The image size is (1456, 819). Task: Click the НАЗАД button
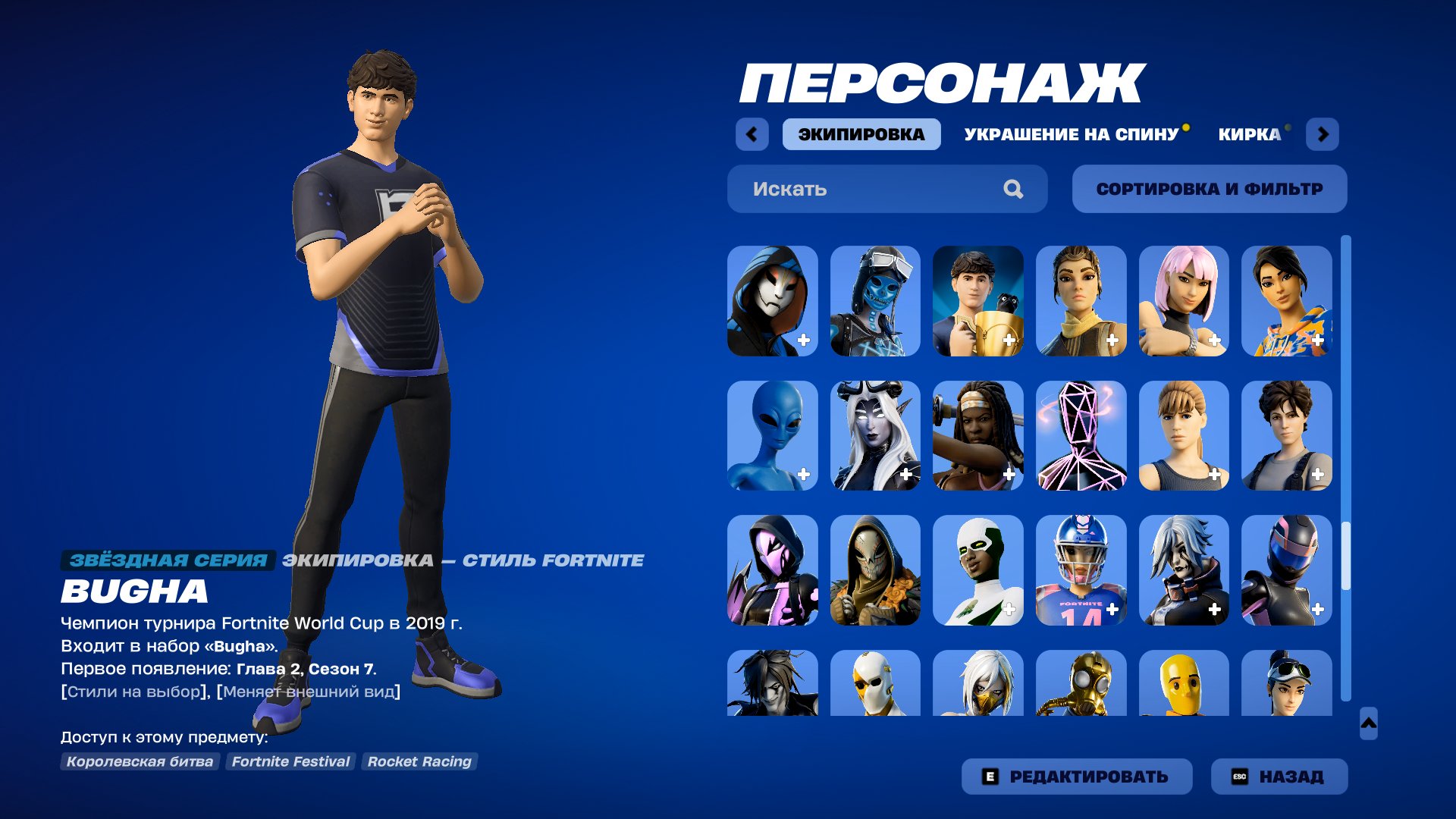[x=1279, y=776]
